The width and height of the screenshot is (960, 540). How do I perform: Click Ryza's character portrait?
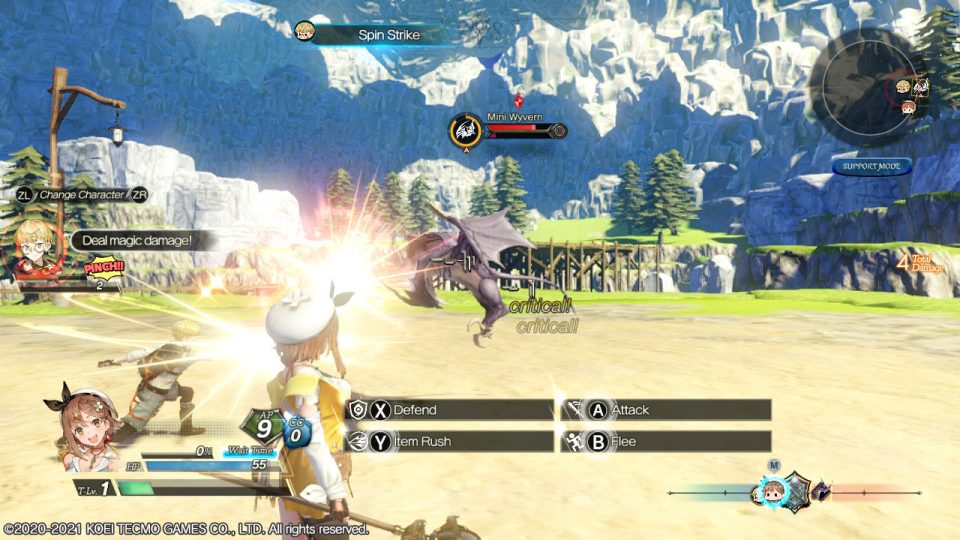[x=82, y=427]
